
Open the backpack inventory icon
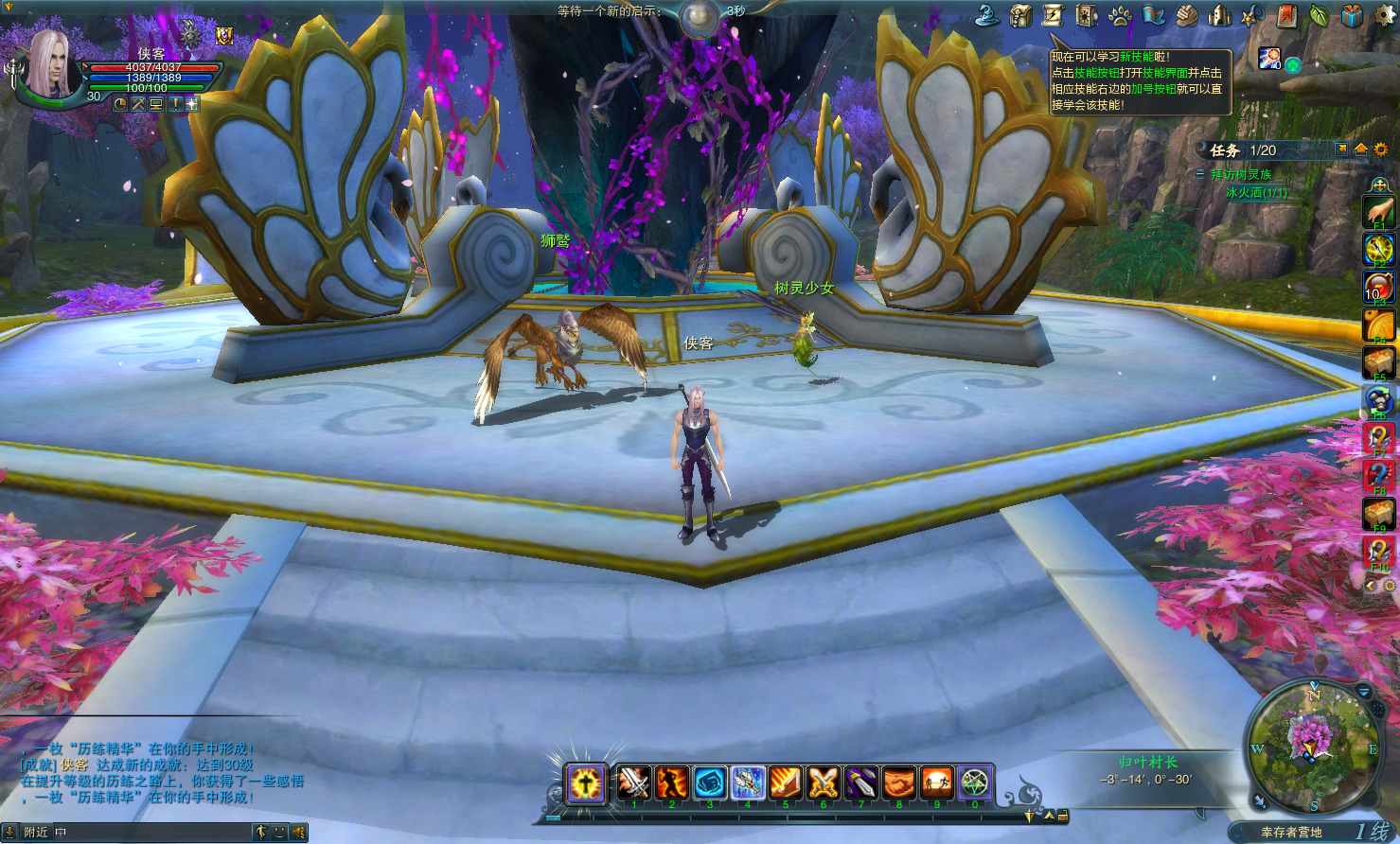[1020, 15]
